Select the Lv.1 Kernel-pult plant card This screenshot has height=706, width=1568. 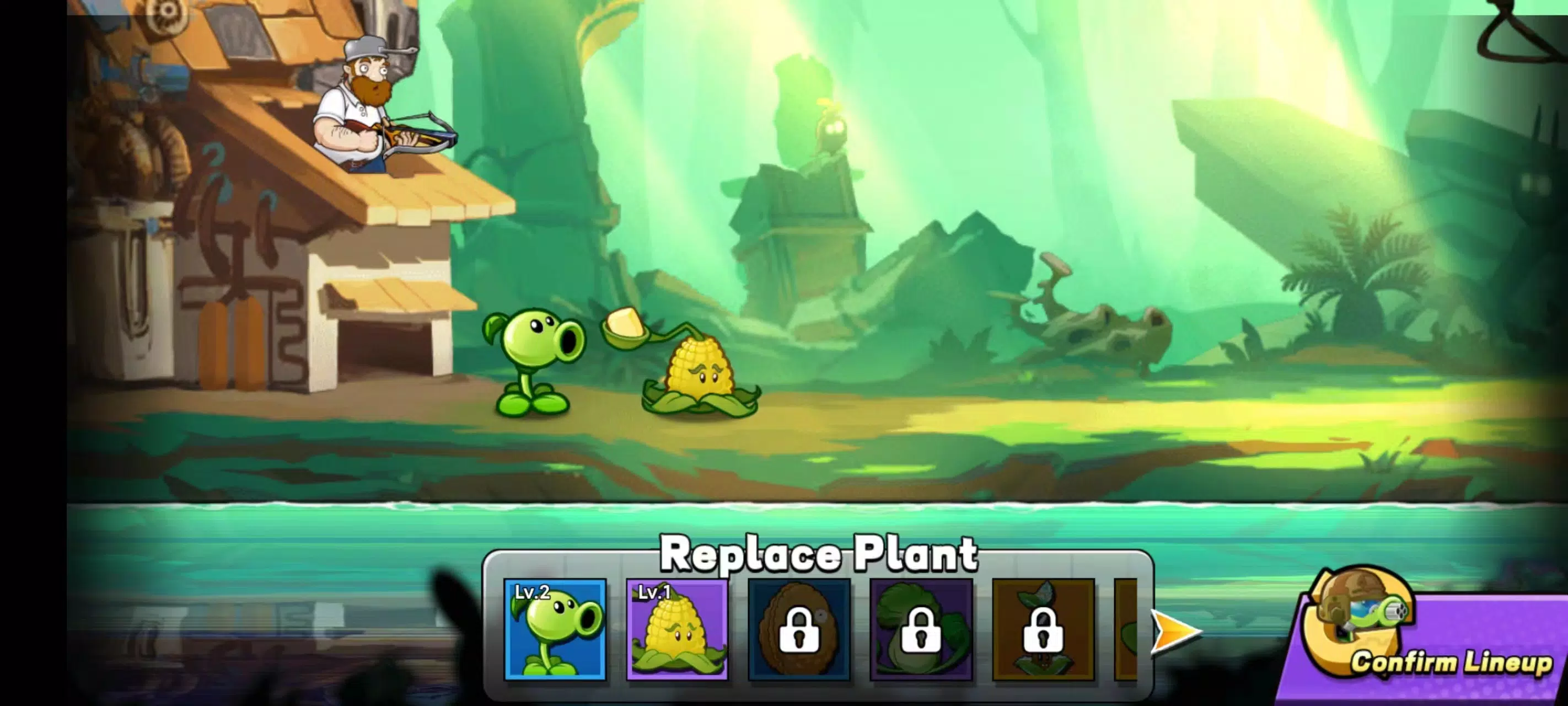coord(678,638)
